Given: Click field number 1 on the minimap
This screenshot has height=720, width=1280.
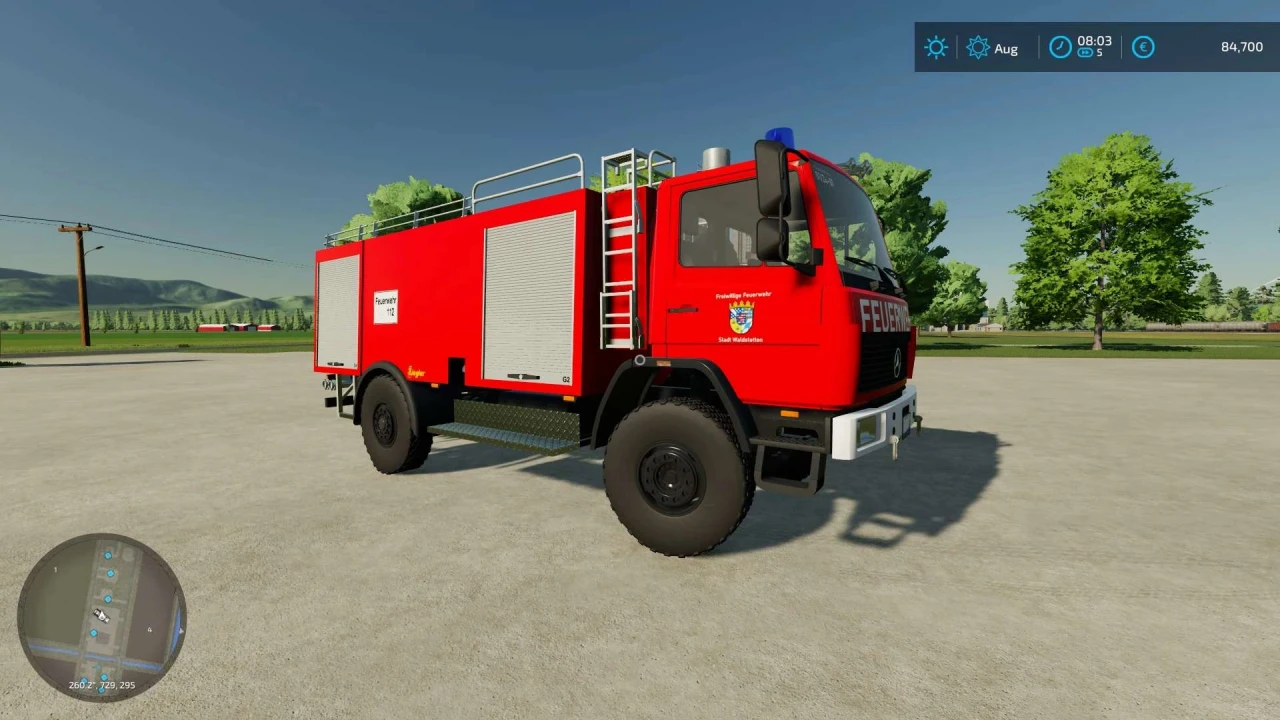Looking at the screenshot, I should (x=55, y=569).
